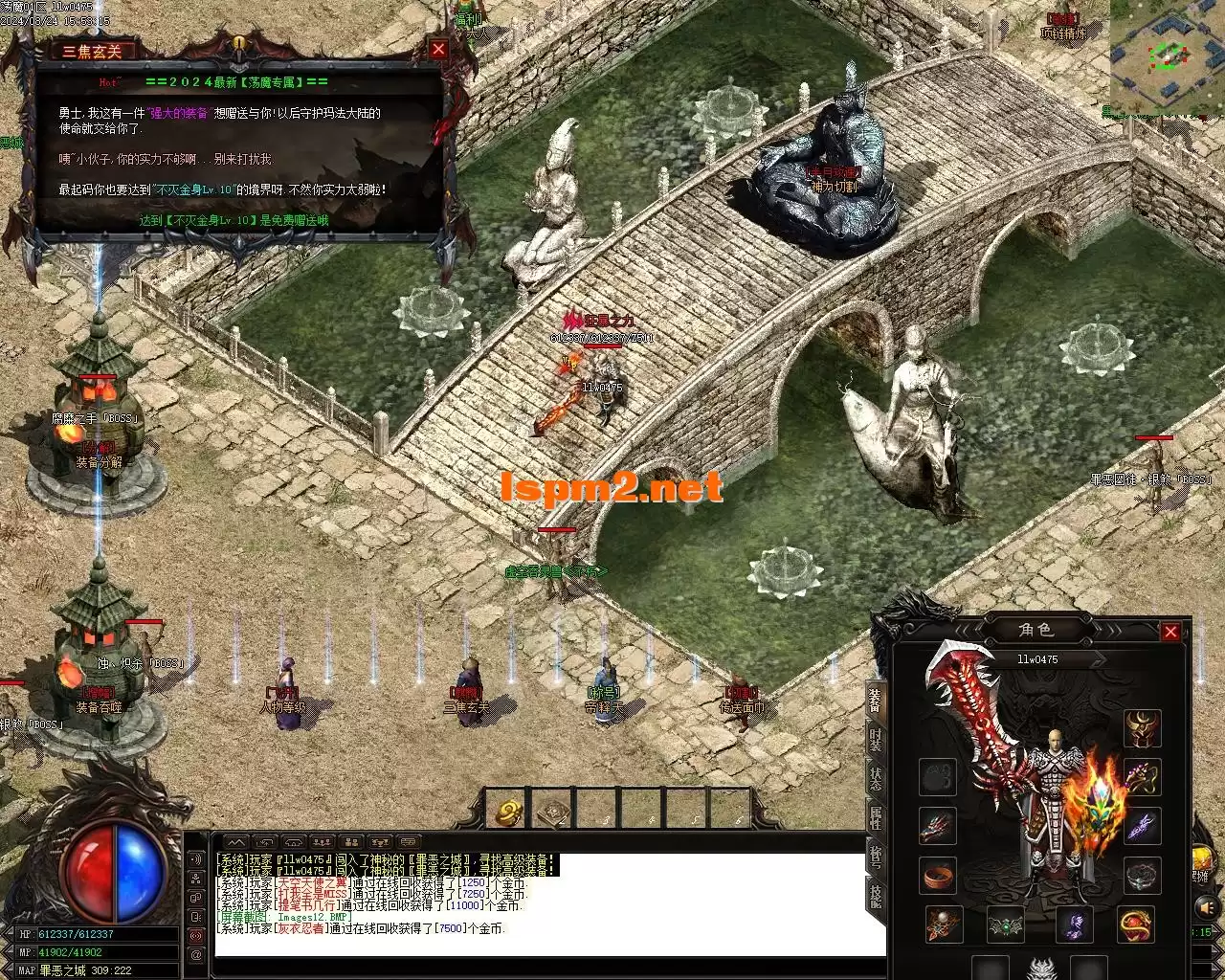
Task: Show the 属性 attributes tab
Action: coord(876,817)
